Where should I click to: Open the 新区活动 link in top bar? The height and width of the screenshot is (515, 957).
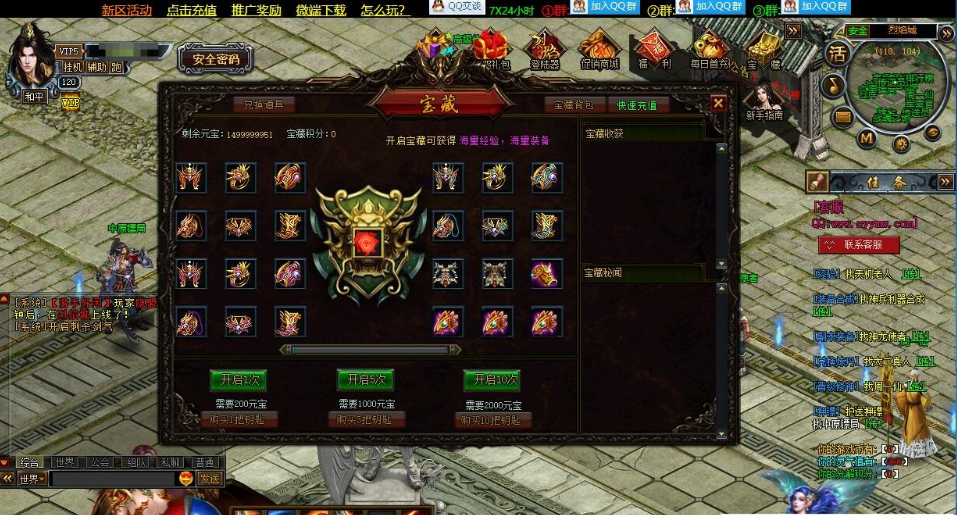coord(126,10)
